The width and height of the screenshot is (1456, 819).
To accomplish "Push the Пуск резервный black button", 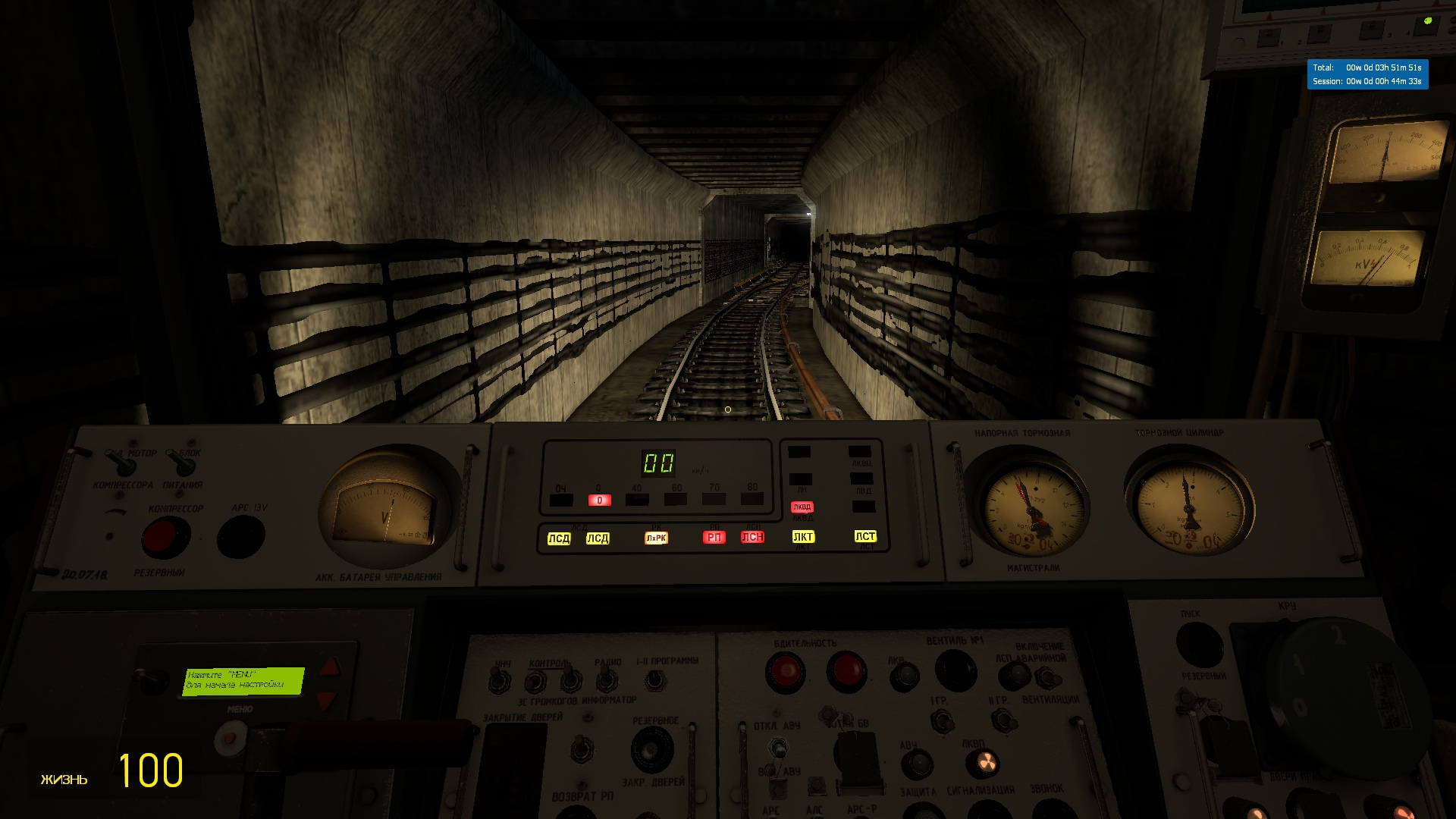I will click(1200, 643).
